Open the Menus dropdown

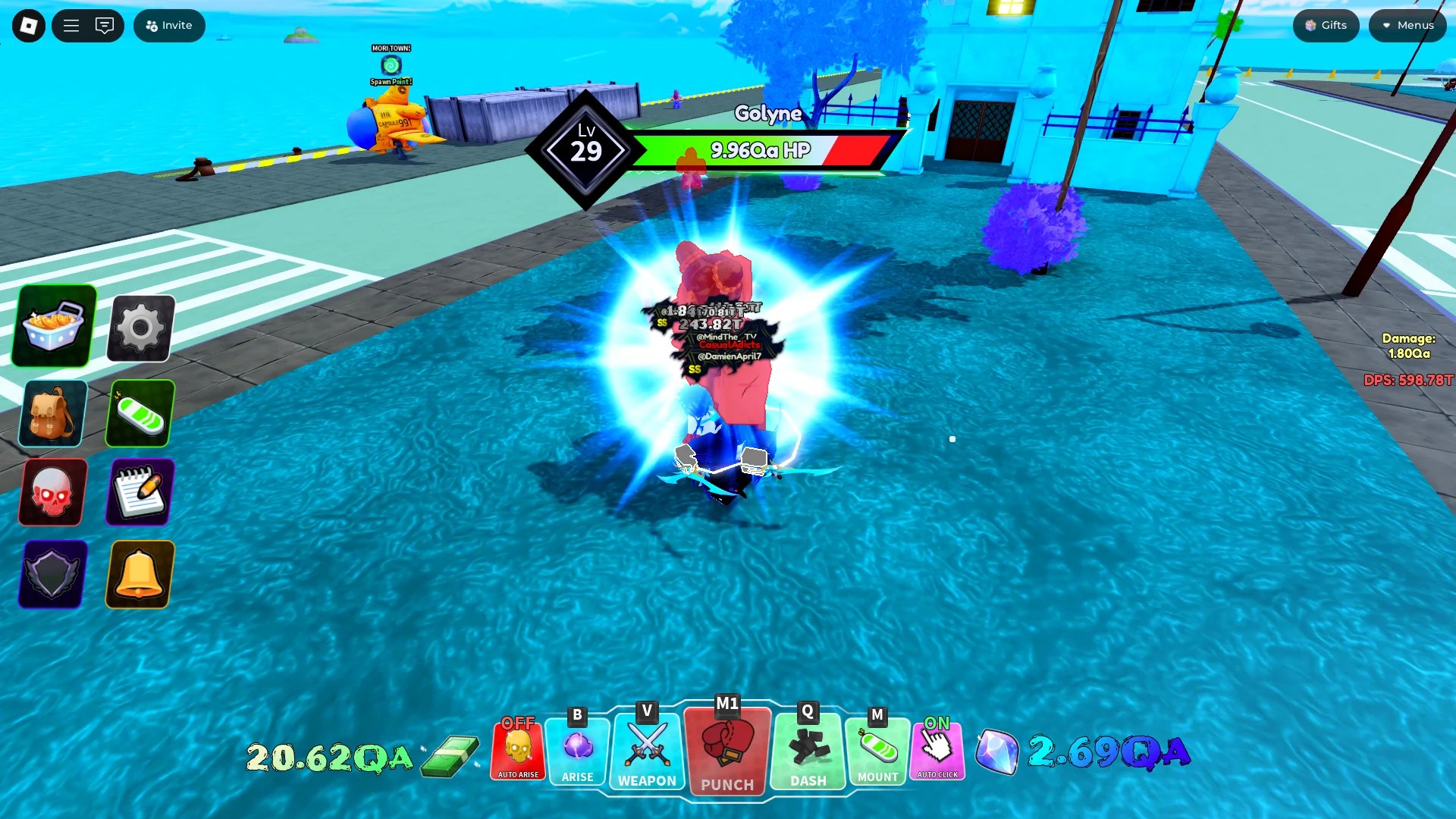click(x=1407, y=25)
